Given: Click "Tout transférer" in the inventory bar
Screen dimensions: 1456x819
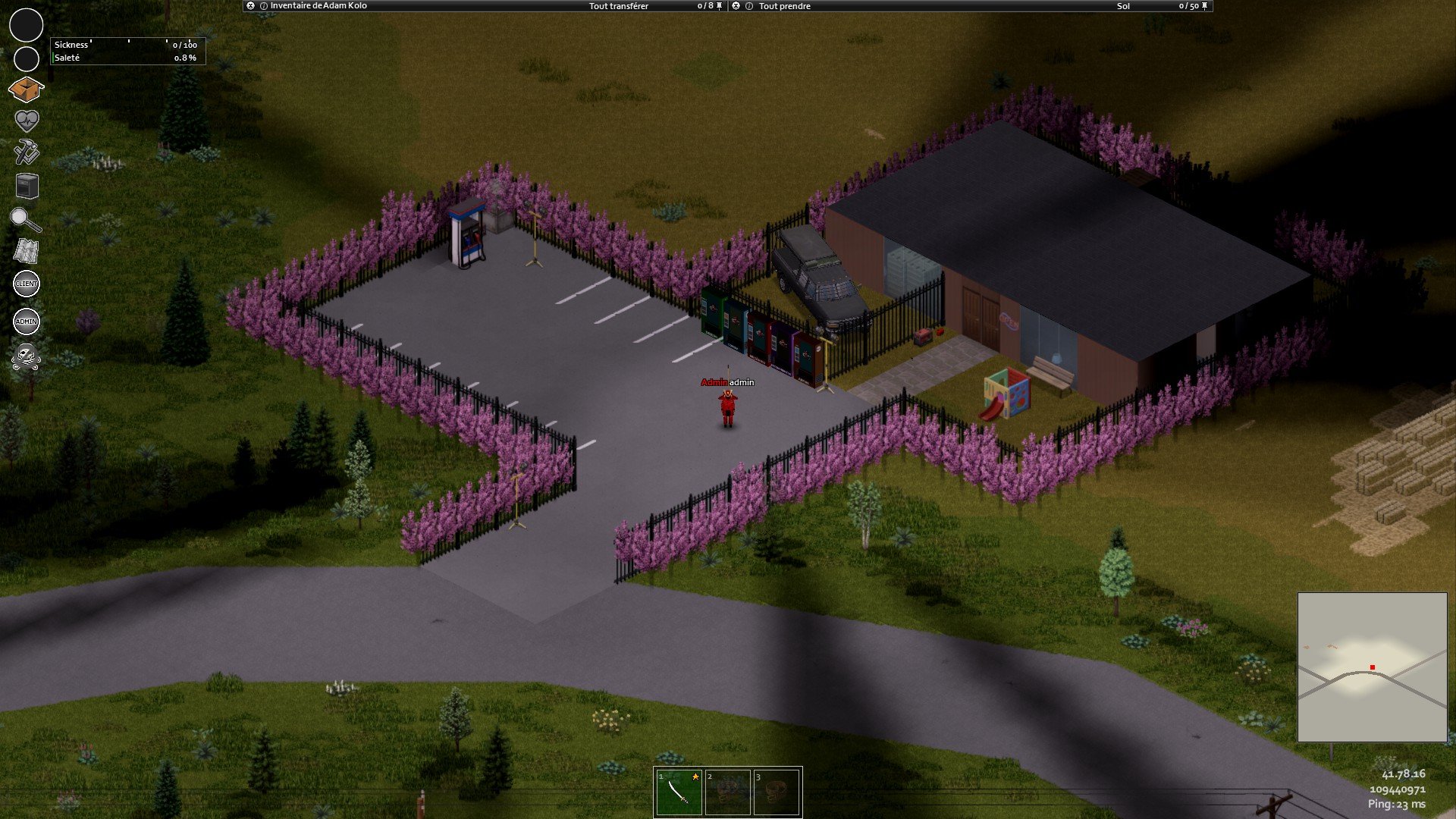Looking at the screenshot, I should (x=619, y=6).
